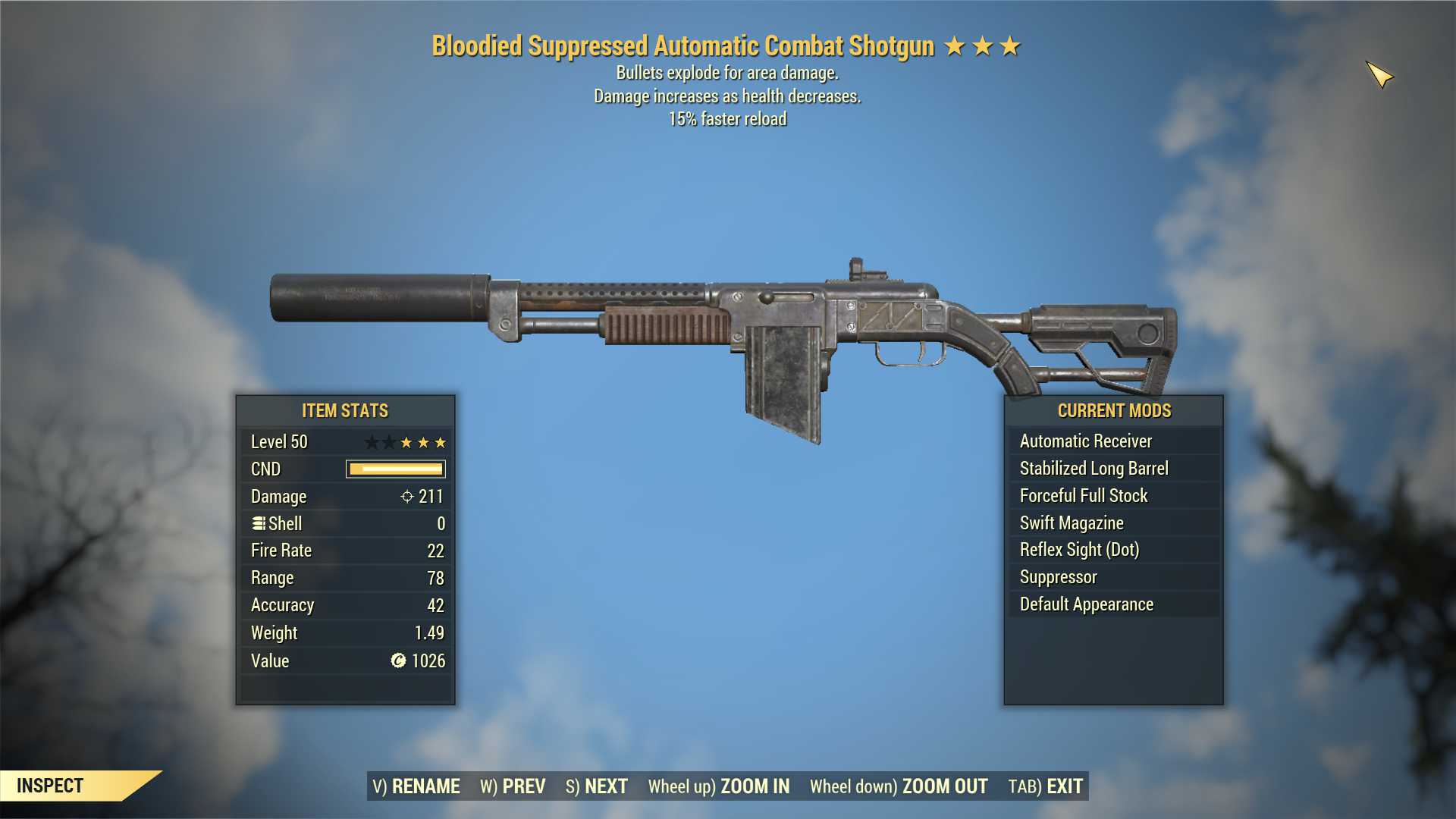Image resolution: width=1456 pixels, height=819 pixels.
Task: Exit the inspect screen
Action: 1046,786
